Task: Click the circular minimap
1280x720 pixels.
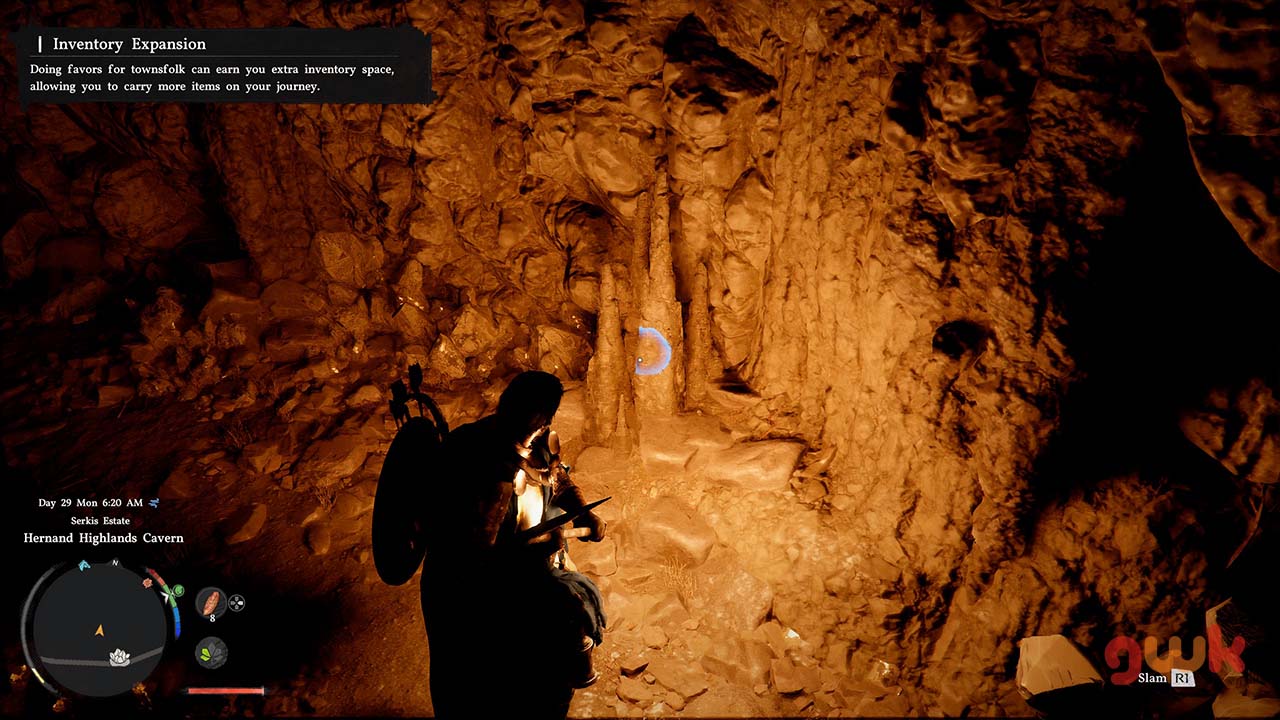Action: click(99, 628)
